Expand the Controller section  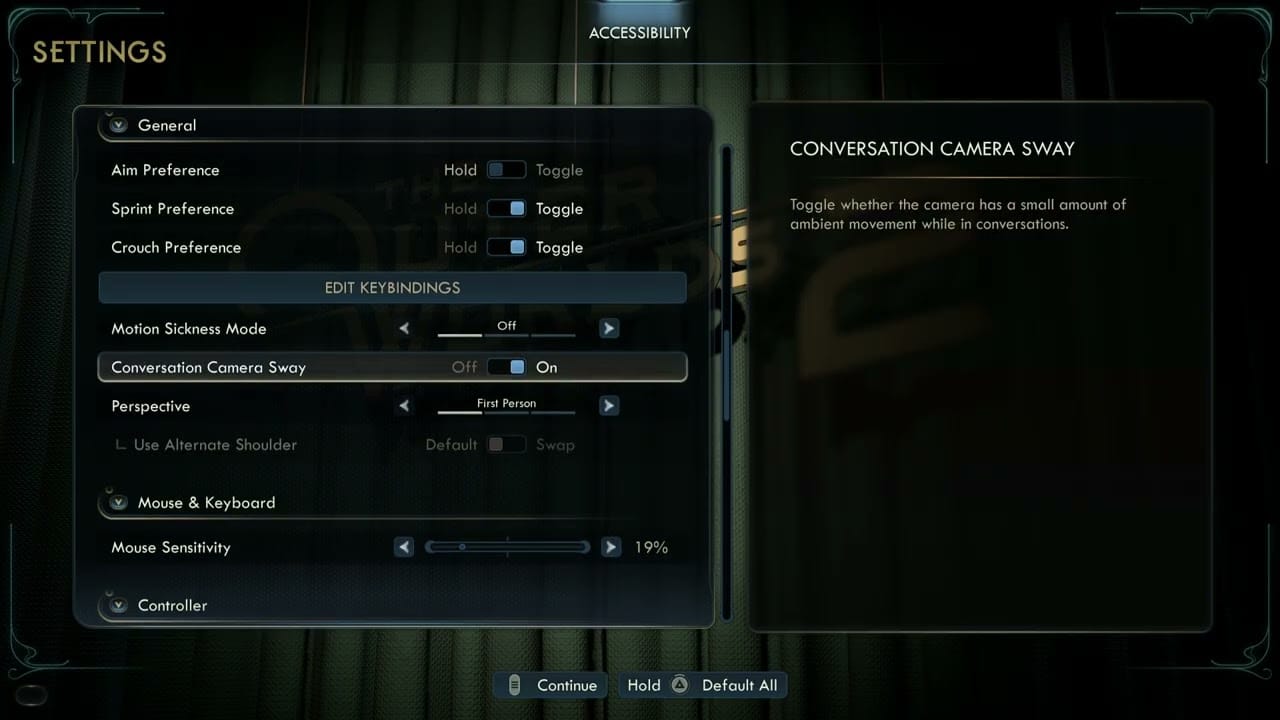click(x=117, y=605)
